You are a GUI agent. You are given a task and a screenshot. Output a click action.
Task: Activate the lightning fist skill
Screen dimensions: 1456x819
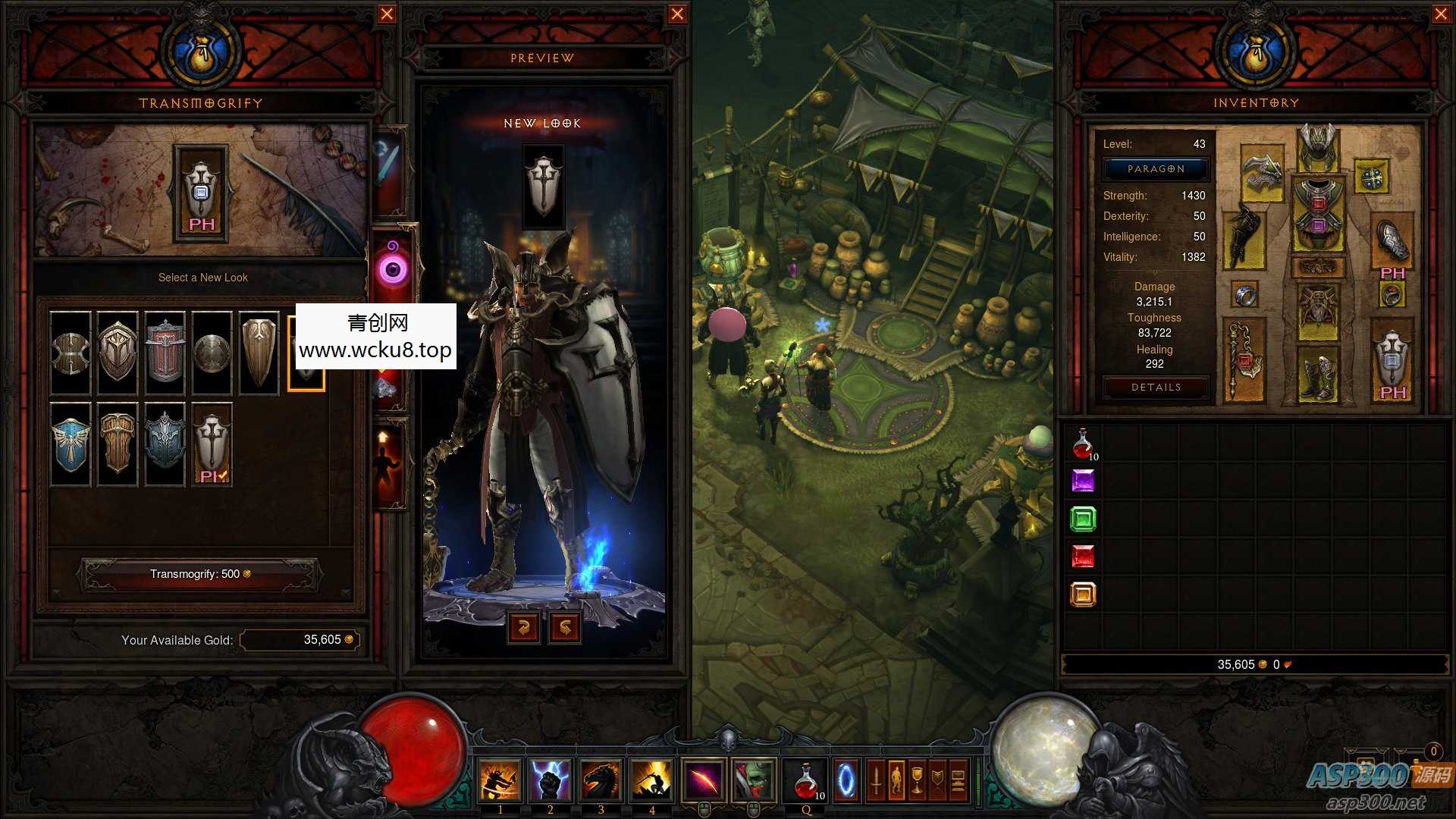(x=550, y=780)
